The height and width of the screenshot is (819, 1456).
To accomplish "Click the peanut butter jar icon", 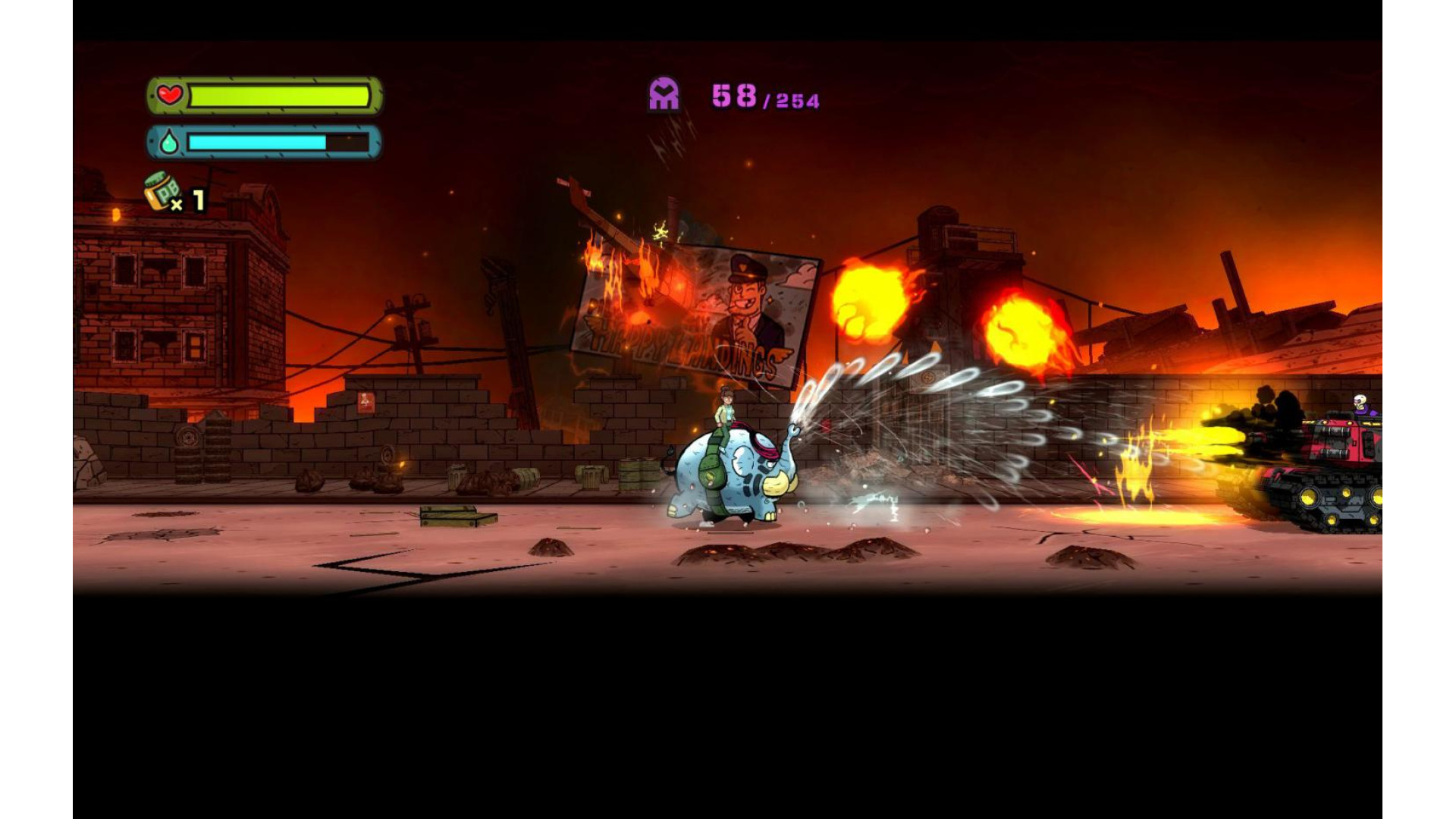I will (162, 190).
